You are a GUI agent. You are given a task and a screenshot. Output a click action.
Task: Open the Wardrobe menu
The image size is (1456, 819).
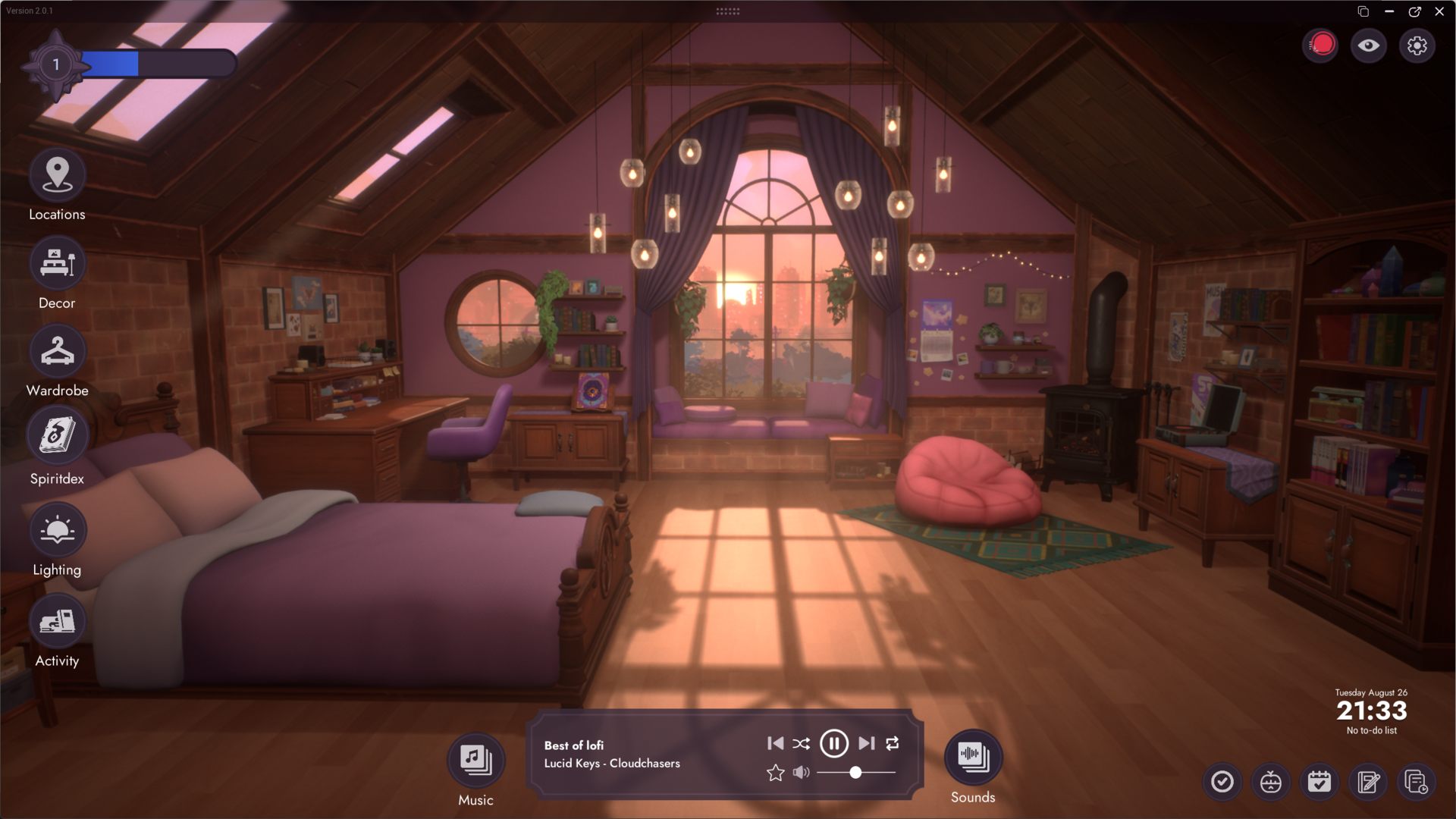point(57,352)
